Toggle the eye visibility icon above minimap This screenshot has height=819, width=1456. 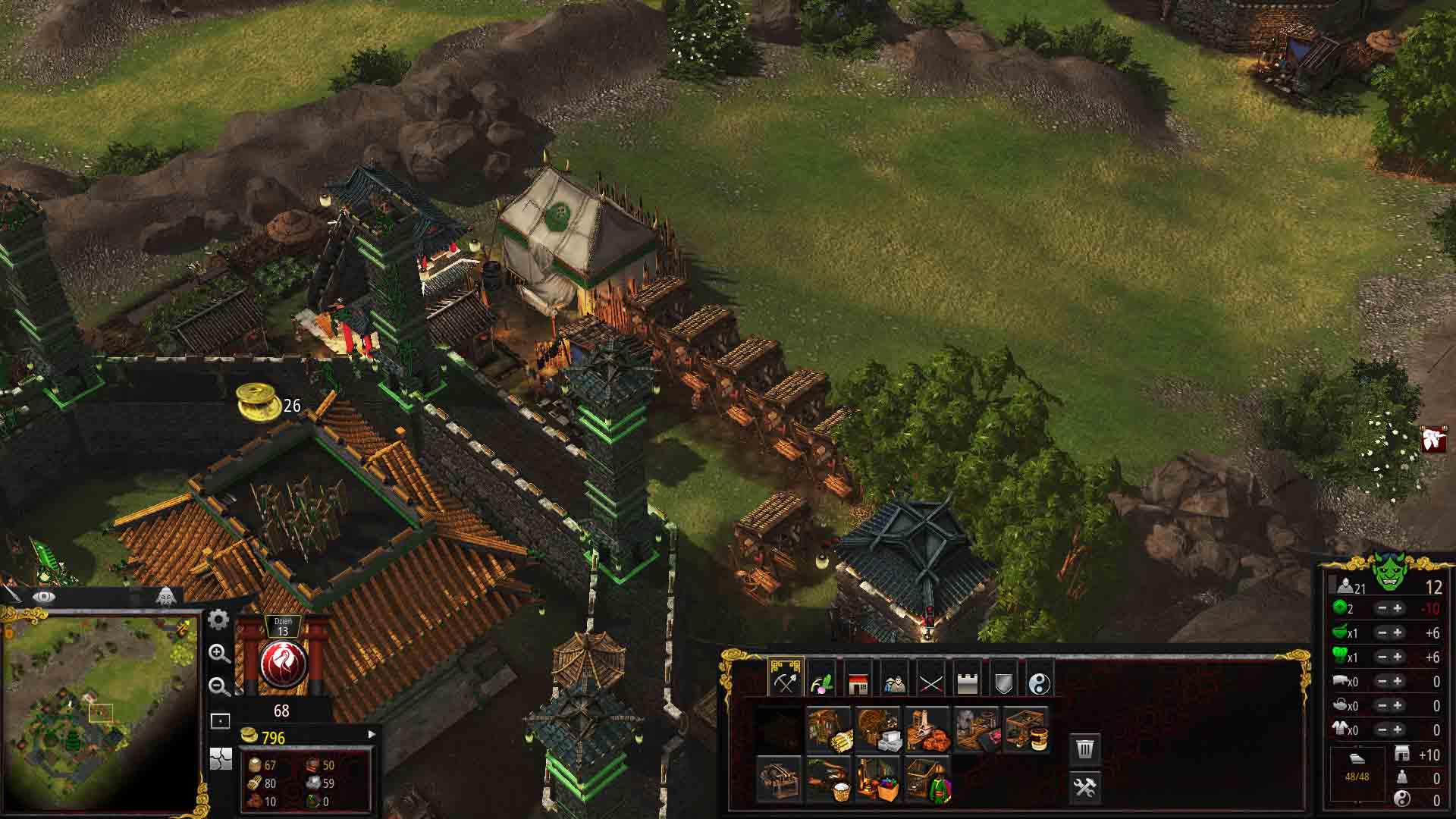click(x=43, y=597)
